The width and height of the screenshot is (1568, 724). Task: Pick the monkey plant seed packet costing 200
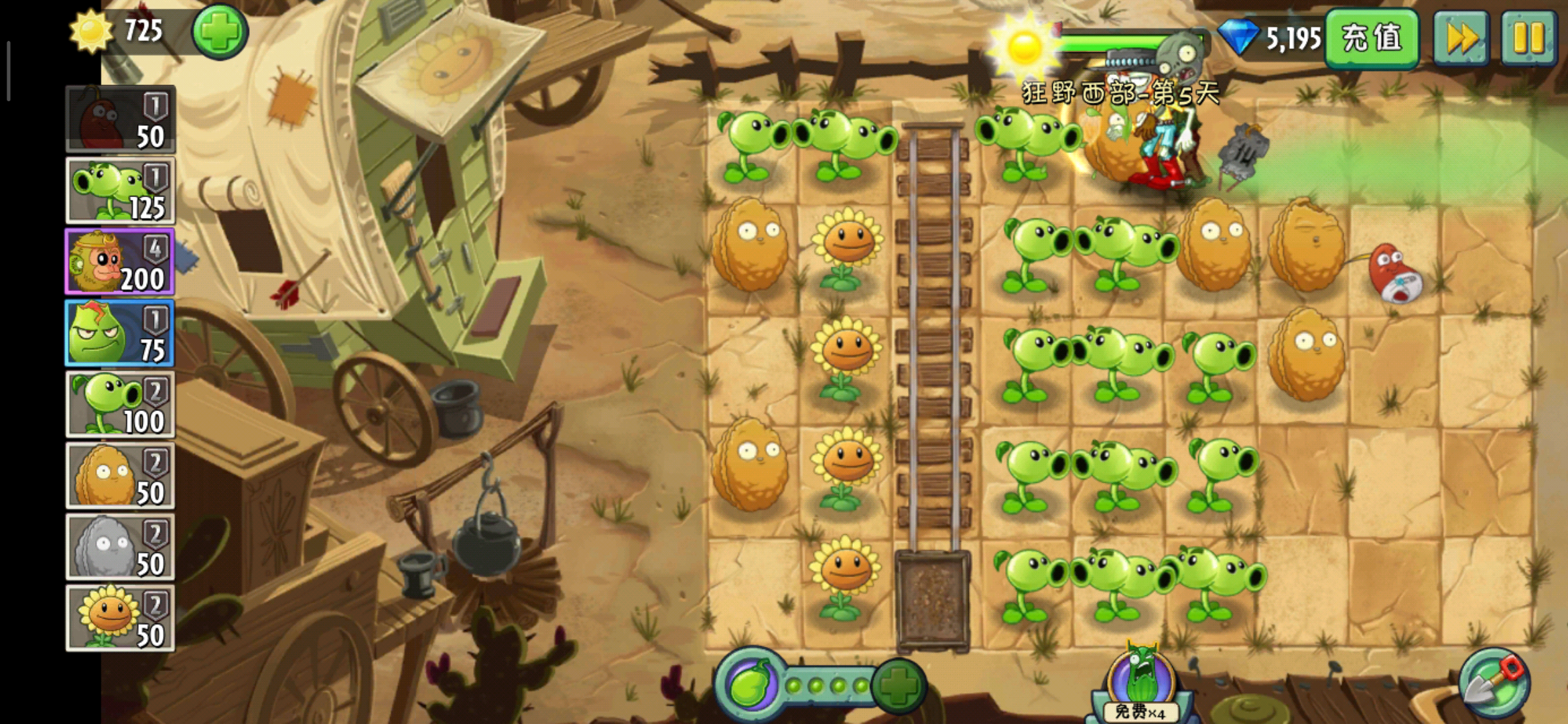[120, 262]
